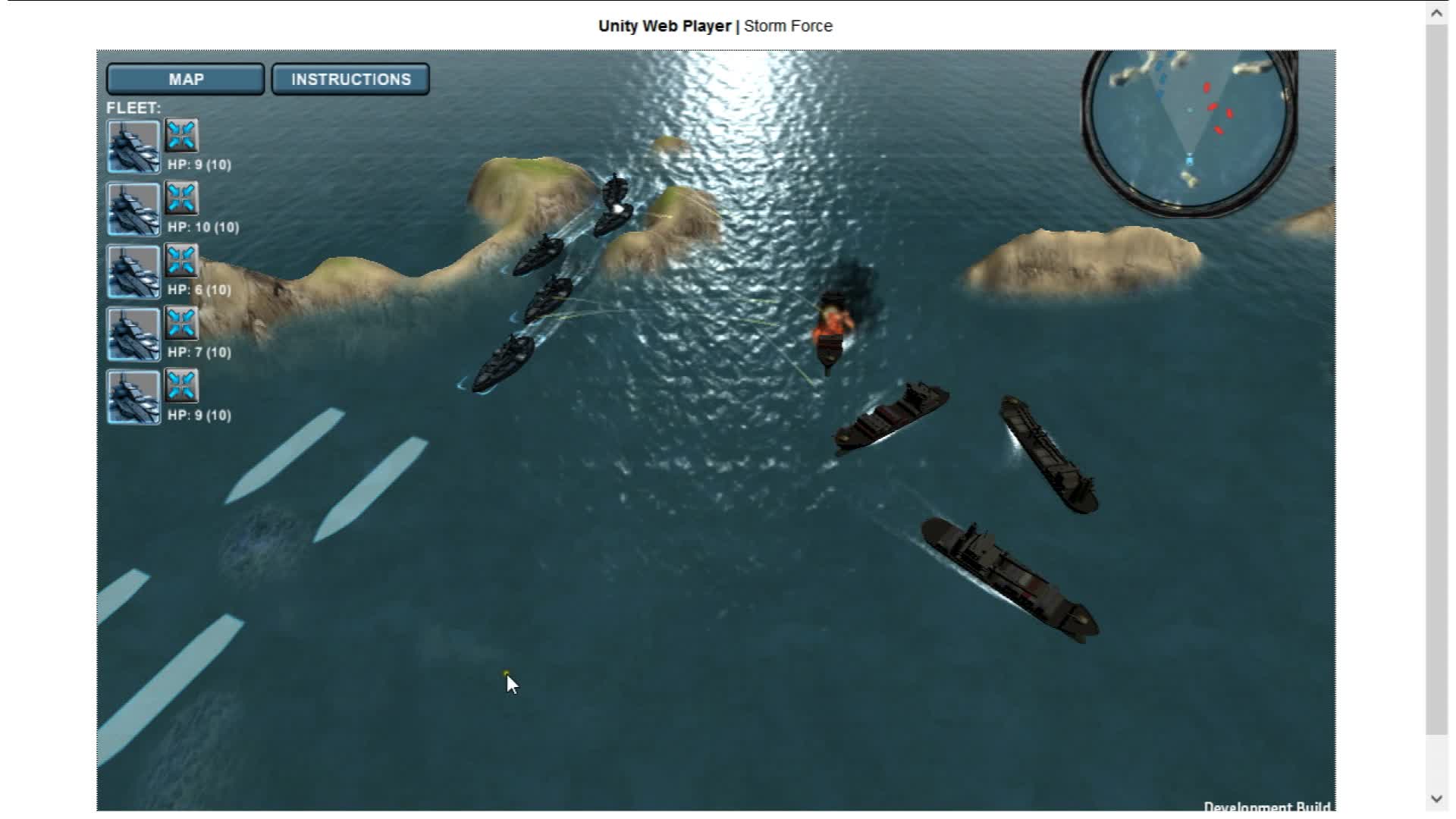The image size is (1456, 819).
Task: Issue move order for the HP 7 ship
Action: click(x=180, y=324)
